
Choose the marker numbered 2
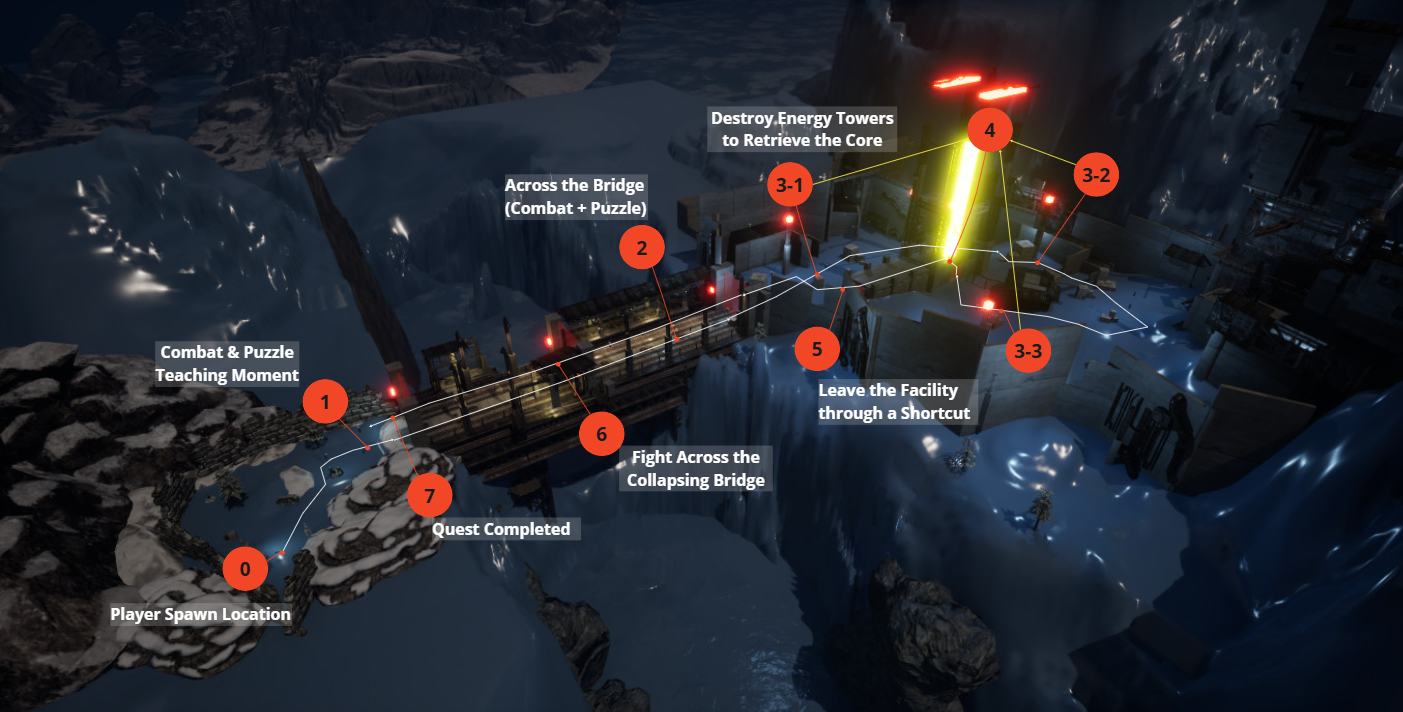point(642,247)
